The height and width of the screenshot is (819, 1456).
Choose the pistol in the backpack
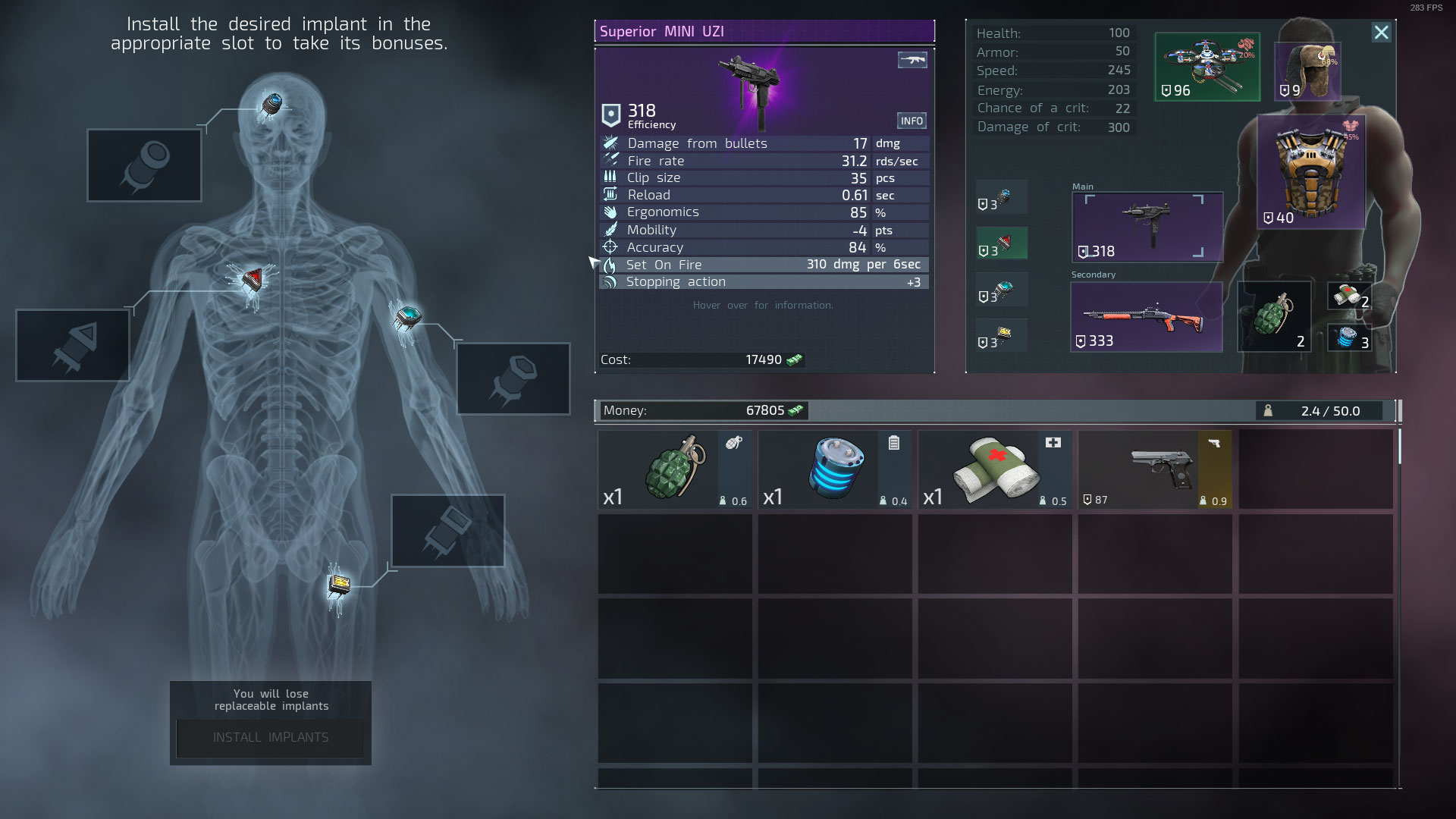click(1155, 469)
